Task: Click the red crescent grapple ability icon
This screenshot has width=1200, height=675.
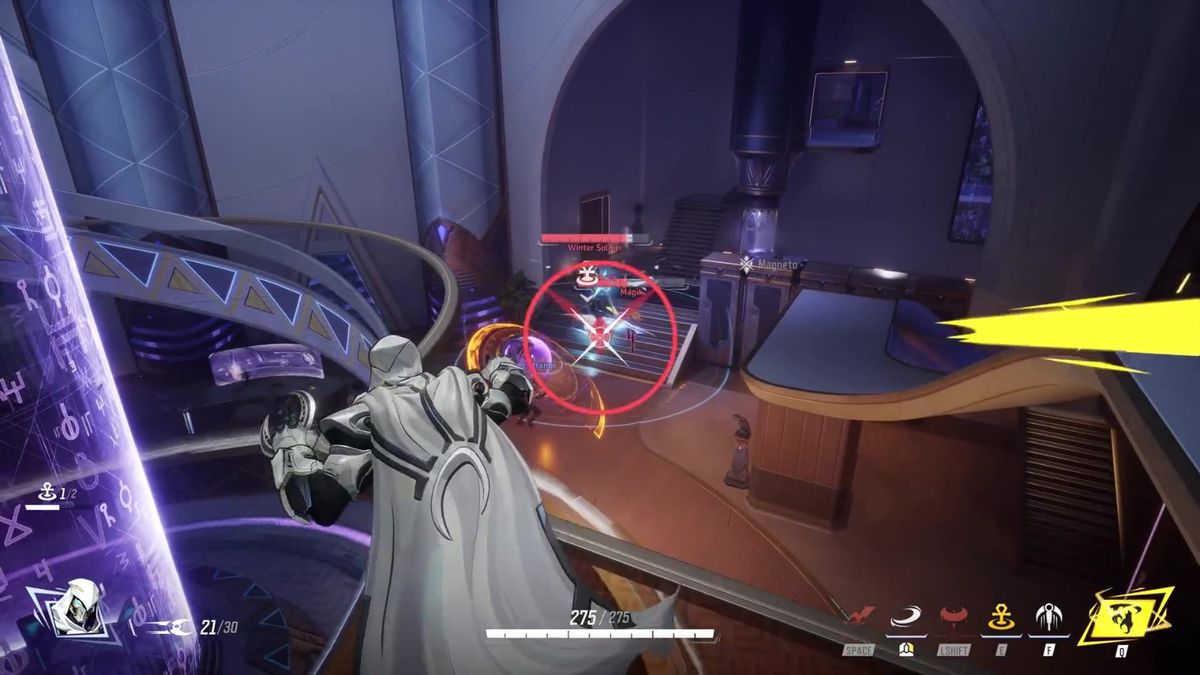Action: point(954,617)
